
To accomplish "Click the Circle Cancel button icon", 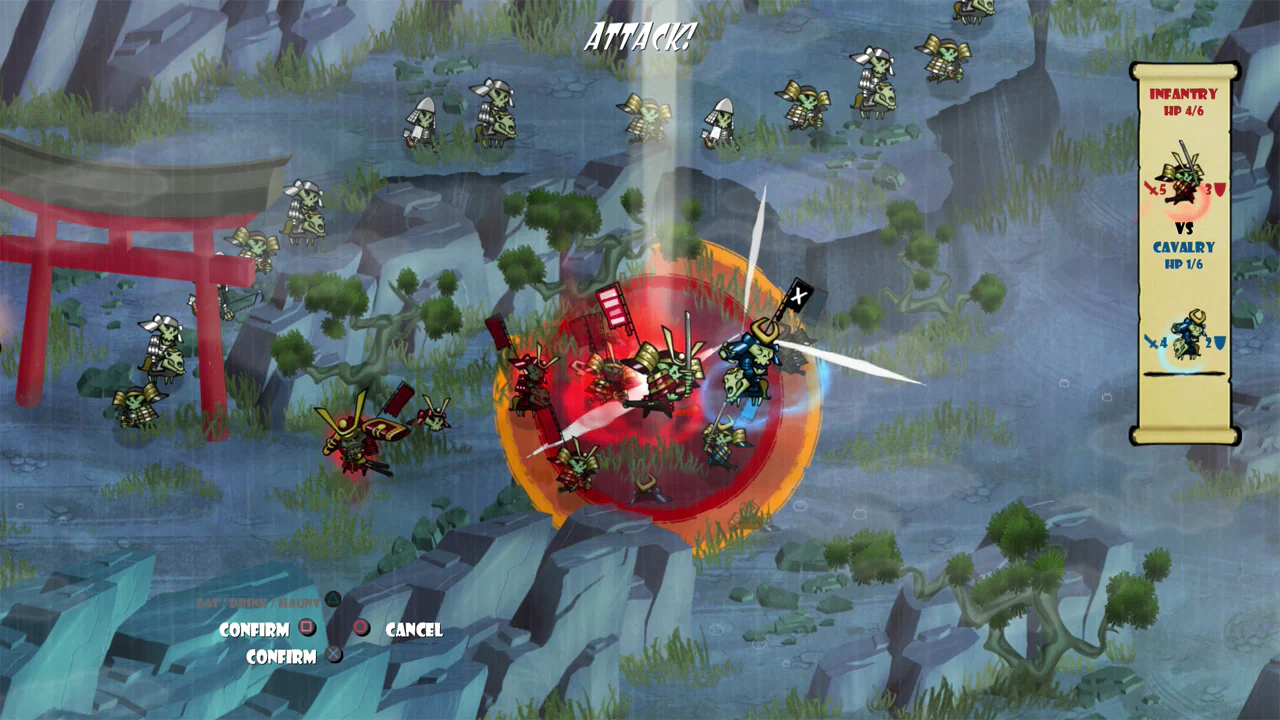I will (362, 628).
